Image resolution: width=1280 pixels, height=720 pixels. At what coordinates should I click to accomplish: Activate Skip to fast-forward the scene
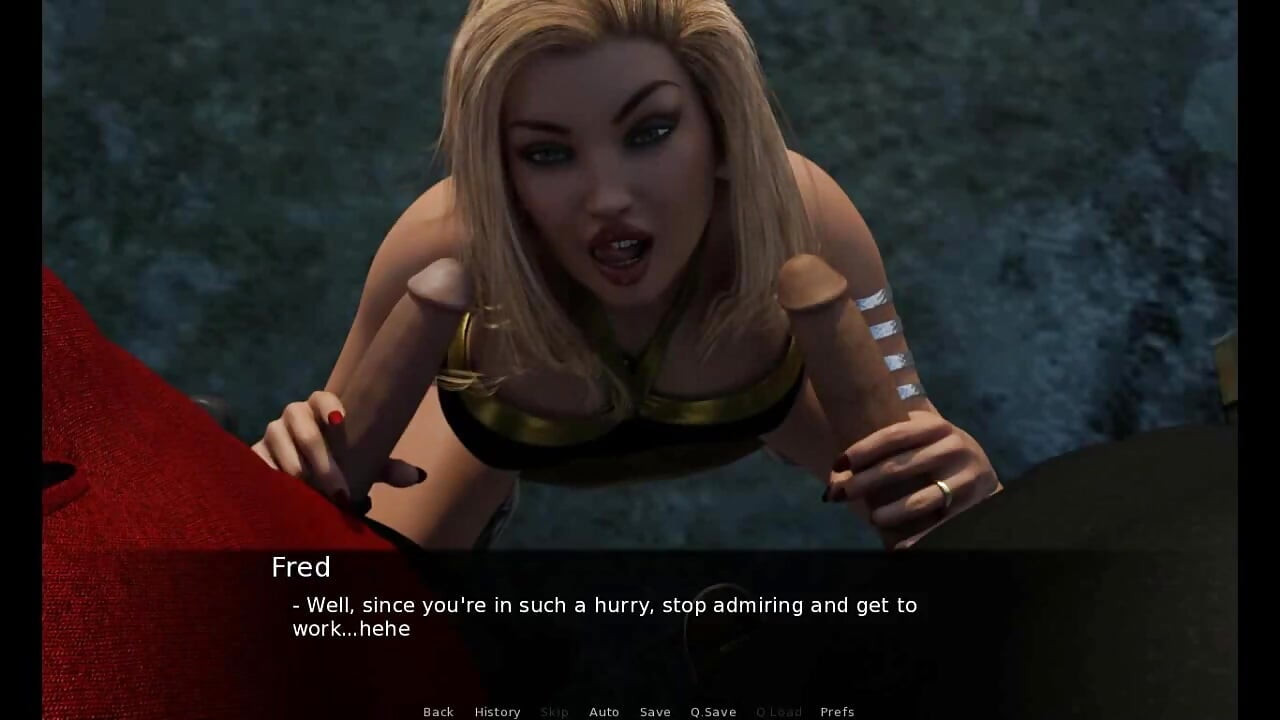(555, 711)
